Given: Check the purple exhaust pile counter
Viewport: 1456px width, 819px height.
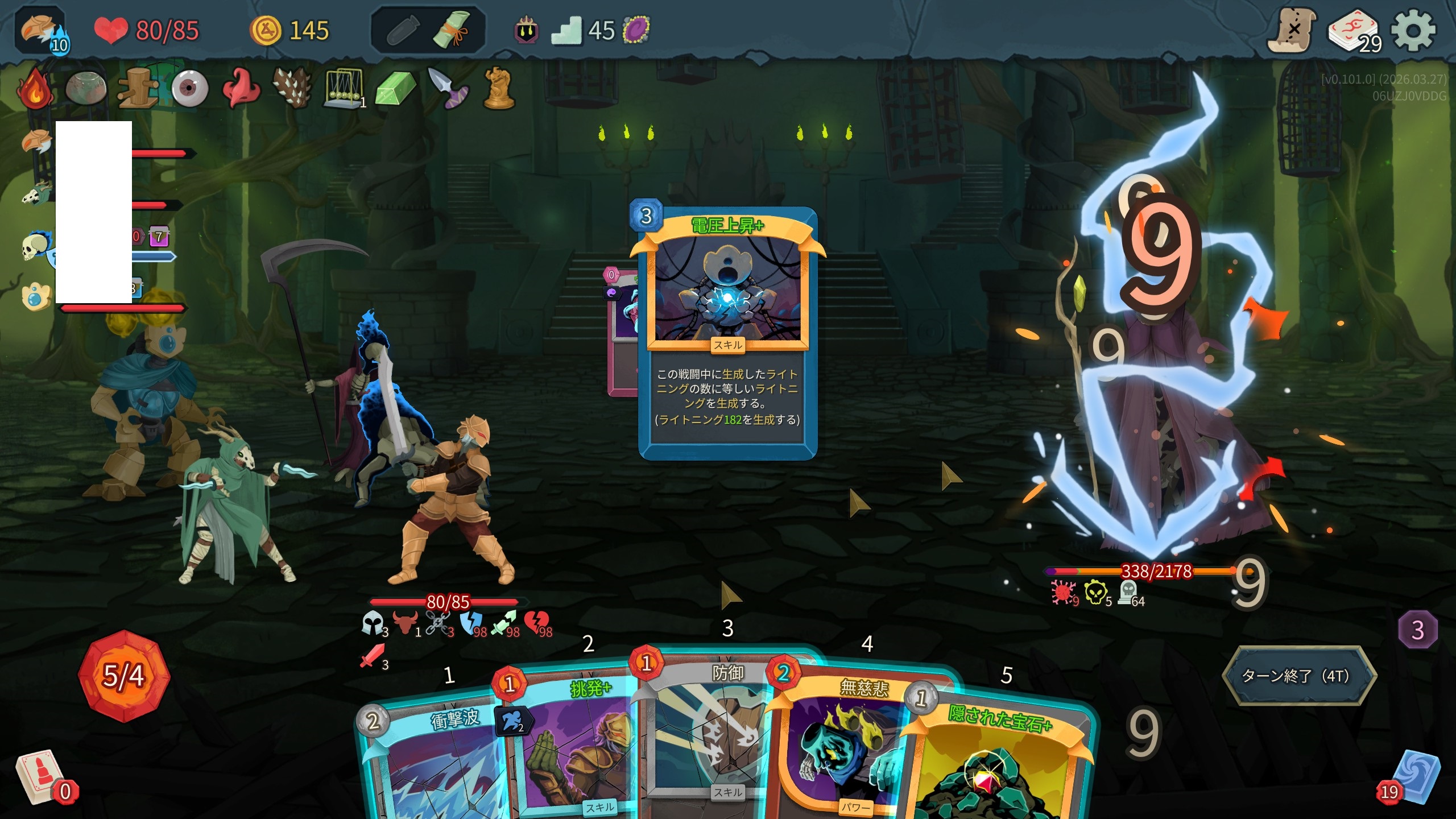Looking at the screenshot, I should pos(1417,630).
